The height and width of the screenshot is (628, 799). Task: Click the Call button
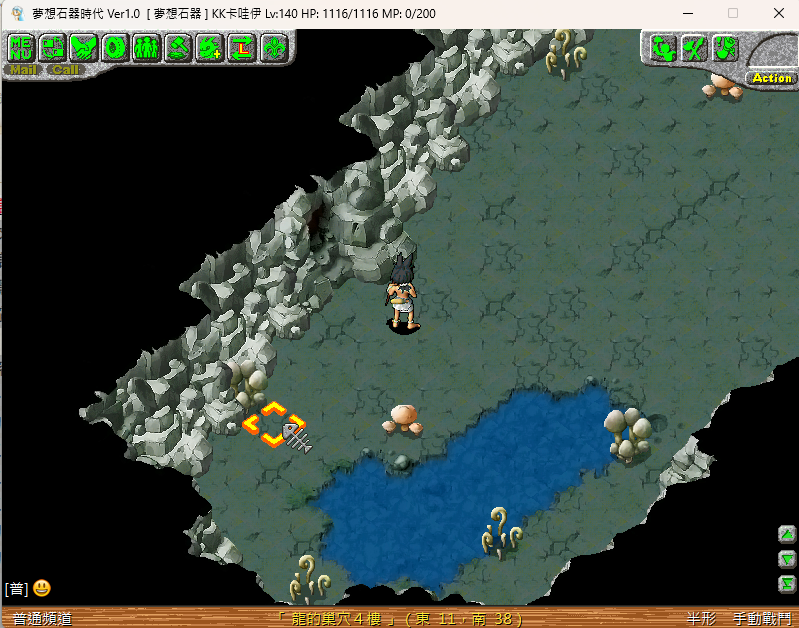[66, 70]
